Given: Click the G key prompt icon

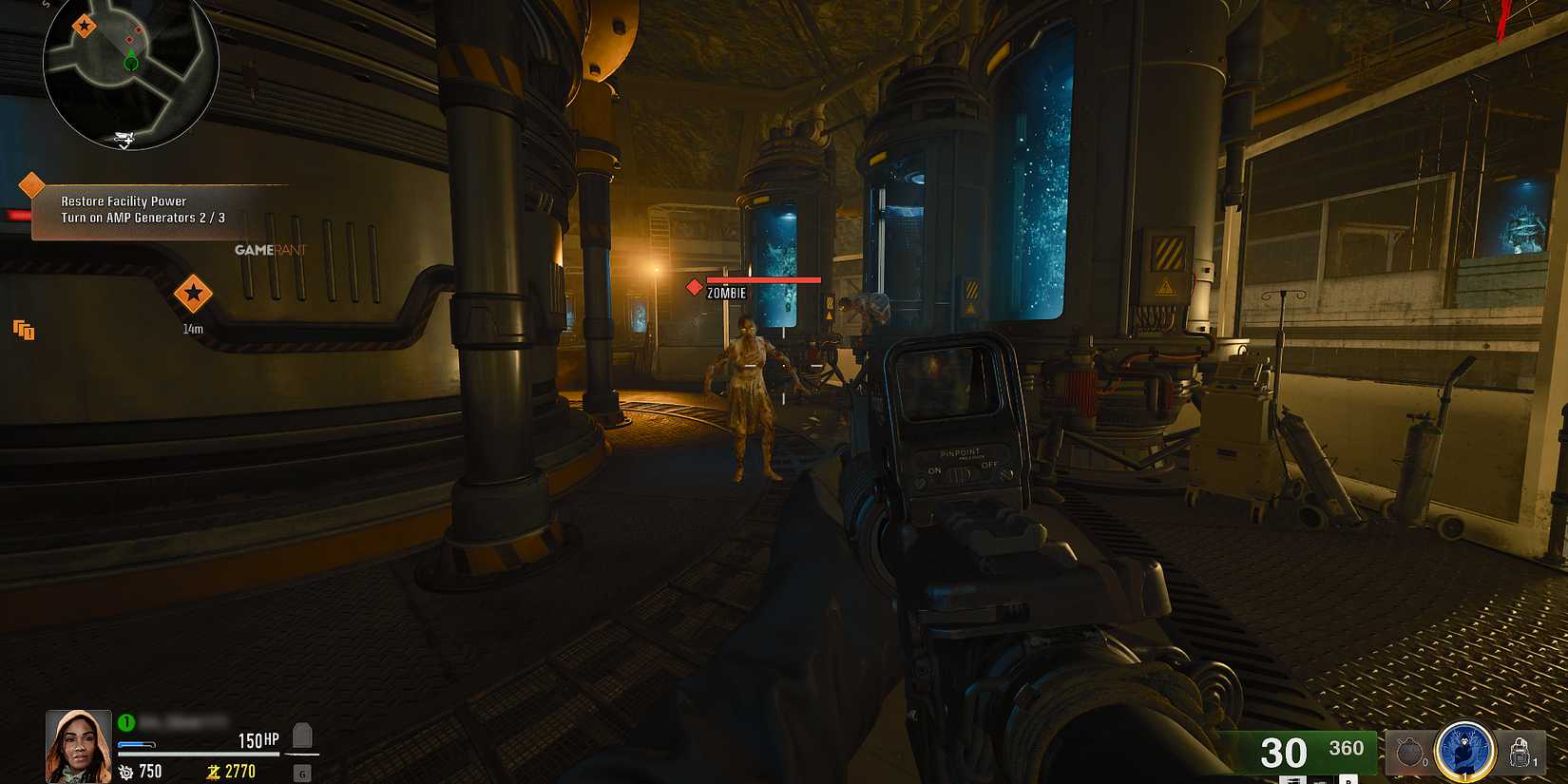Looking at the screenshot, I should 302,773.
